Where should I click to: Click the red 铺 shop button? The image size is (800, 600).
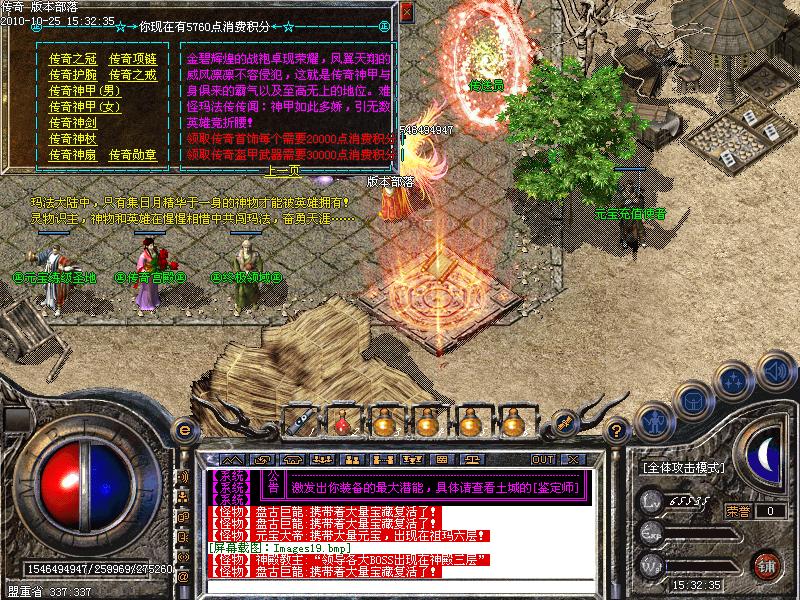coord(767,565)
